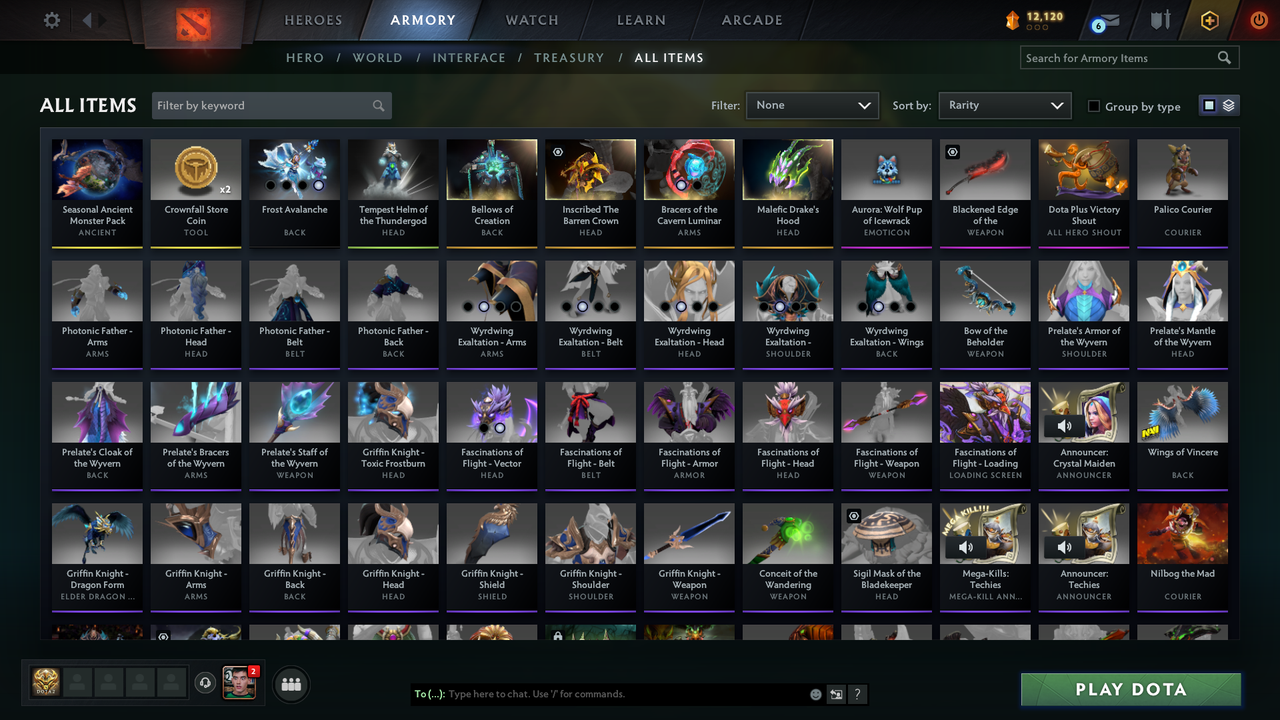Screen dimensions: 1280x720
Task: Click the shield and sword loadout icon
Action: click(1160, 19)
